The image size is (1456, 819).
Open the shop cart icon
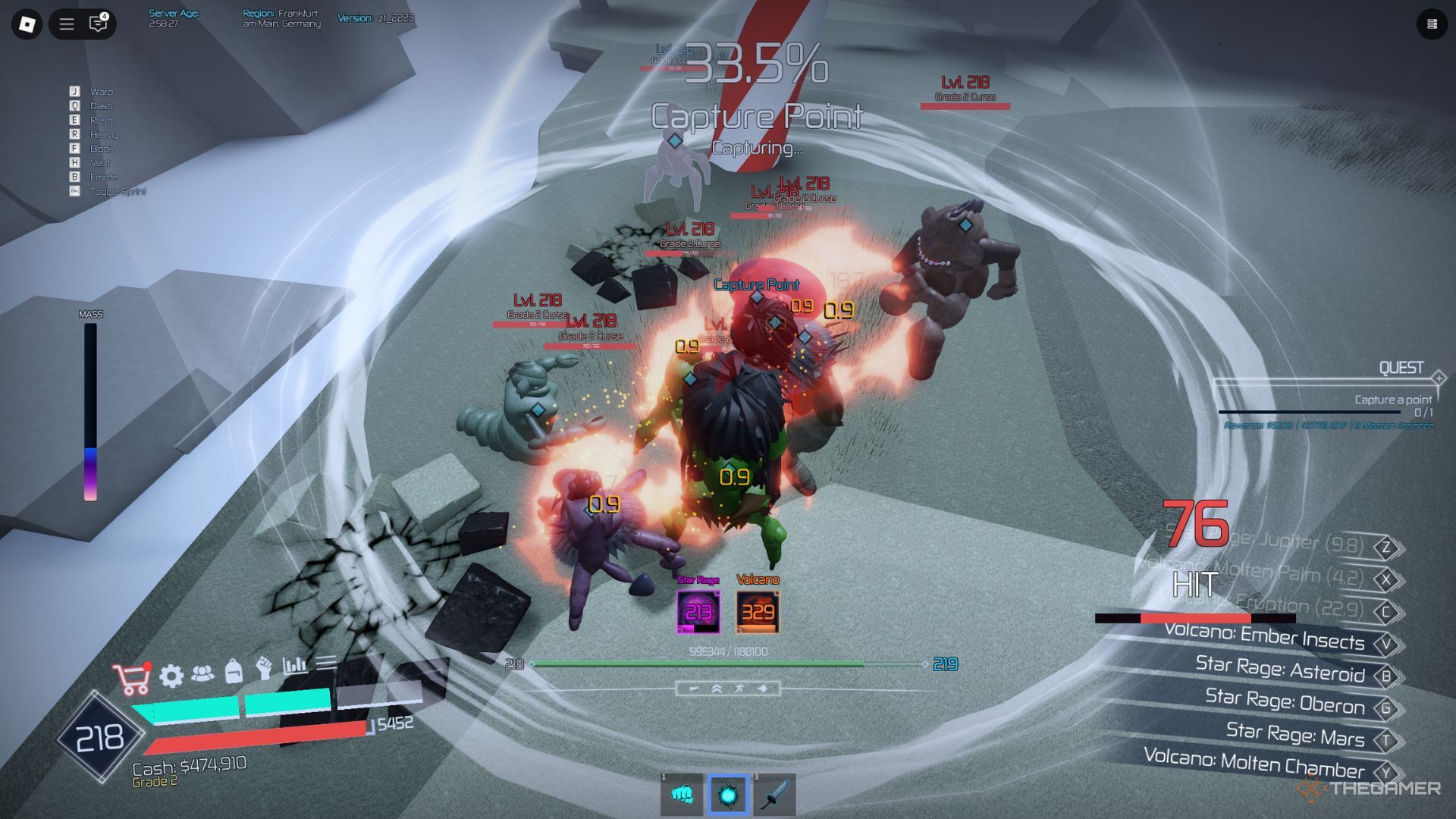pos(132,678)
